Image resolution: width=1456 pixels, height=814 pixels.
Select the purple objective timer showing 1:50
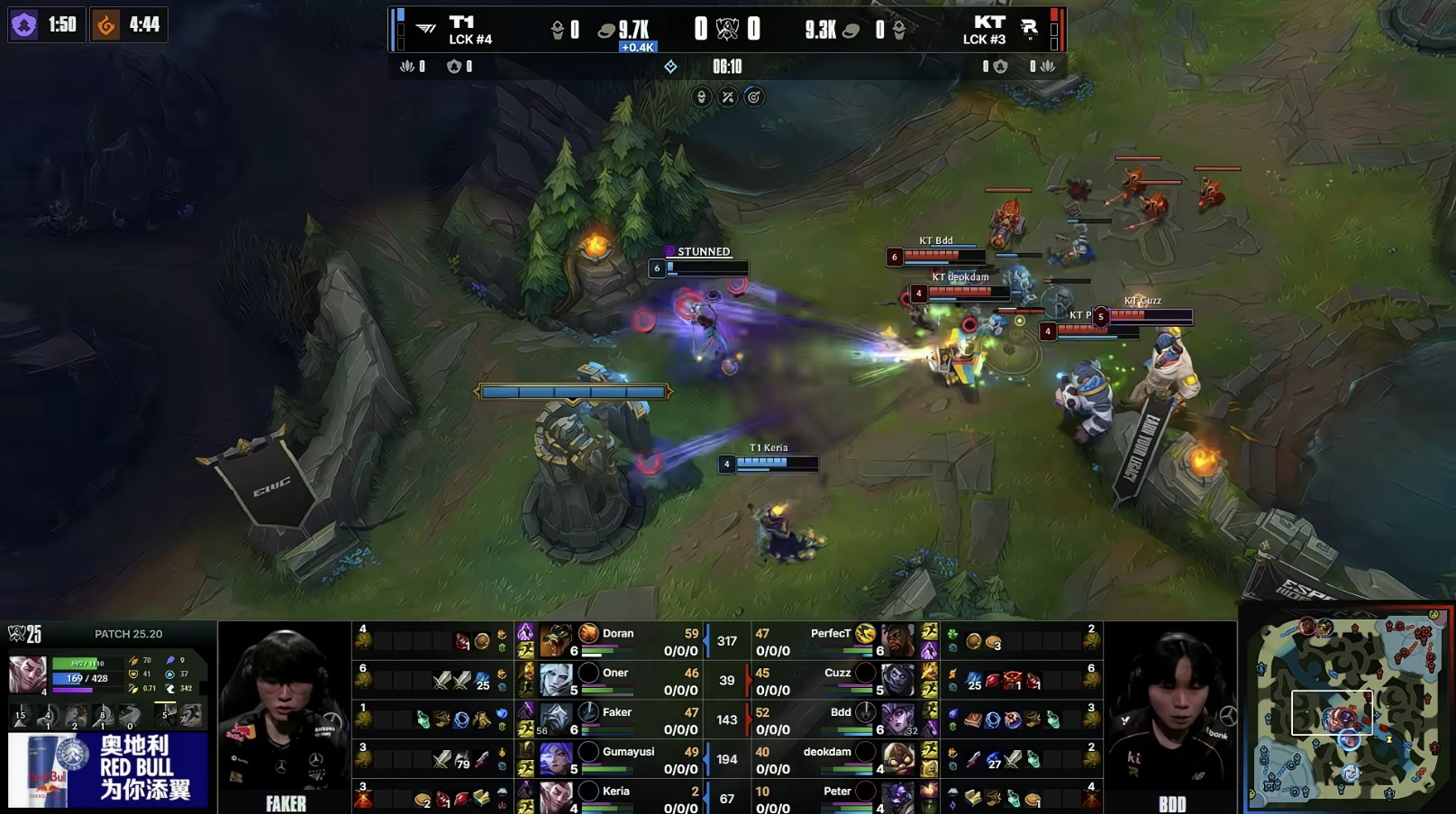[44, 24]
